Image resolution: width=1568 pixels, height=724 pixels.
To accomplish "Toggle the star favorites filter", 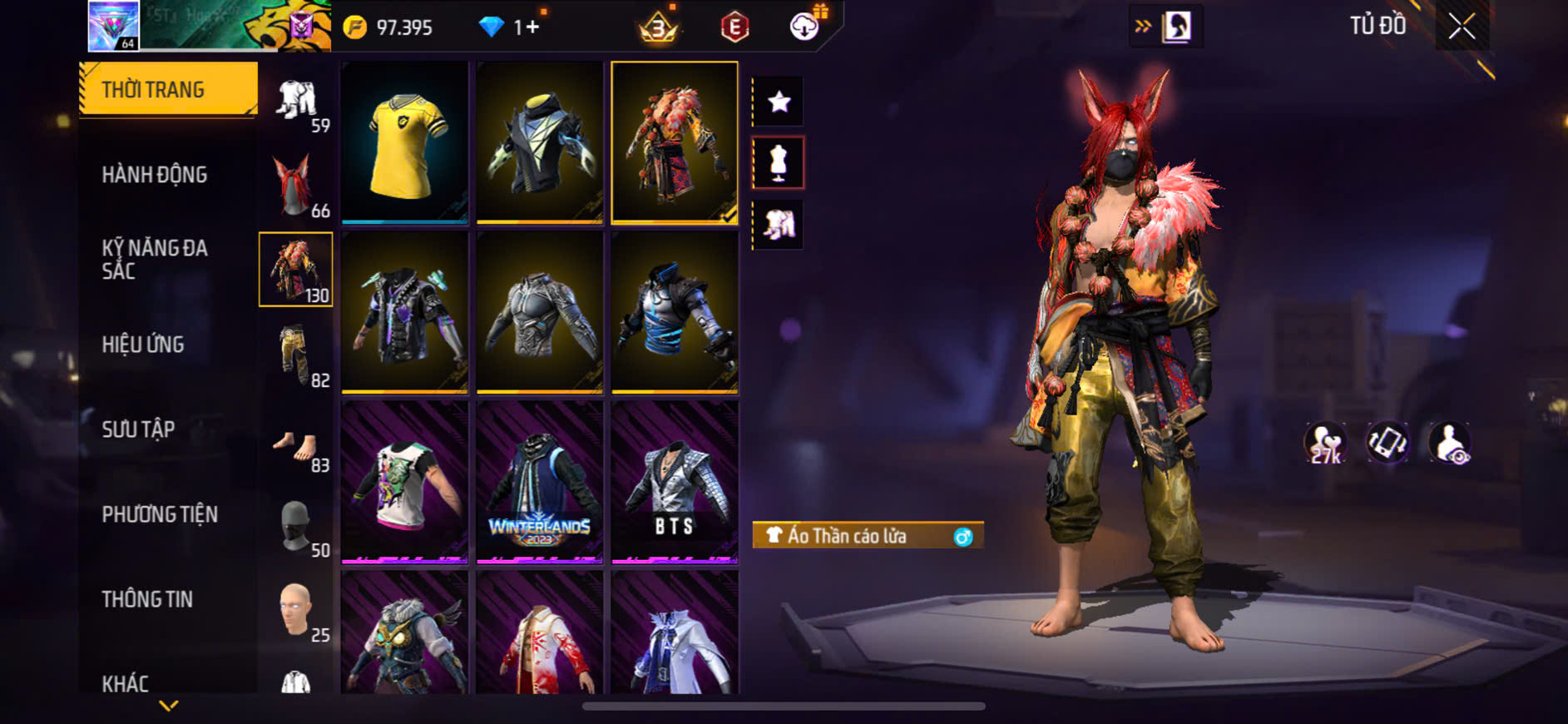I will (779, 102).
